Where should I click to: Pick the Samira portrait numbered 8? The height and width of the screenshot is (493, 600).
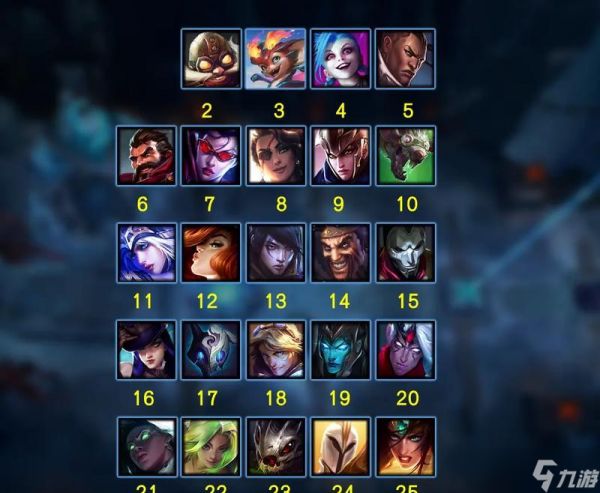coord(275,156)
